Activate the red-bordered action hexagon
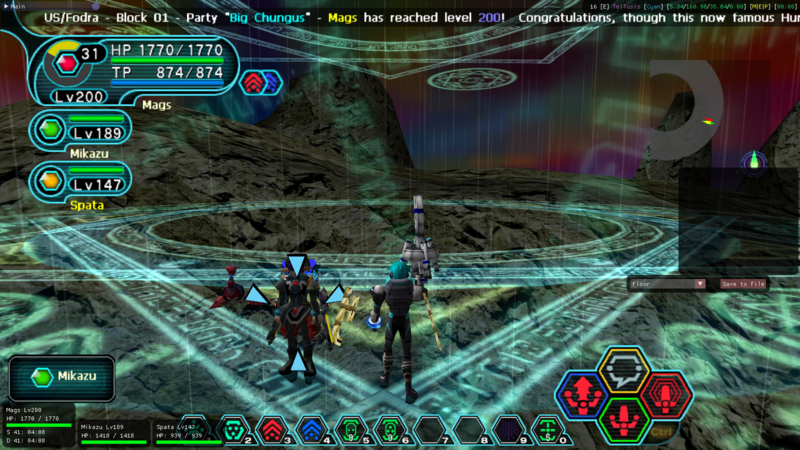Screen dimensions: 800x450 (x=664, y=394)
